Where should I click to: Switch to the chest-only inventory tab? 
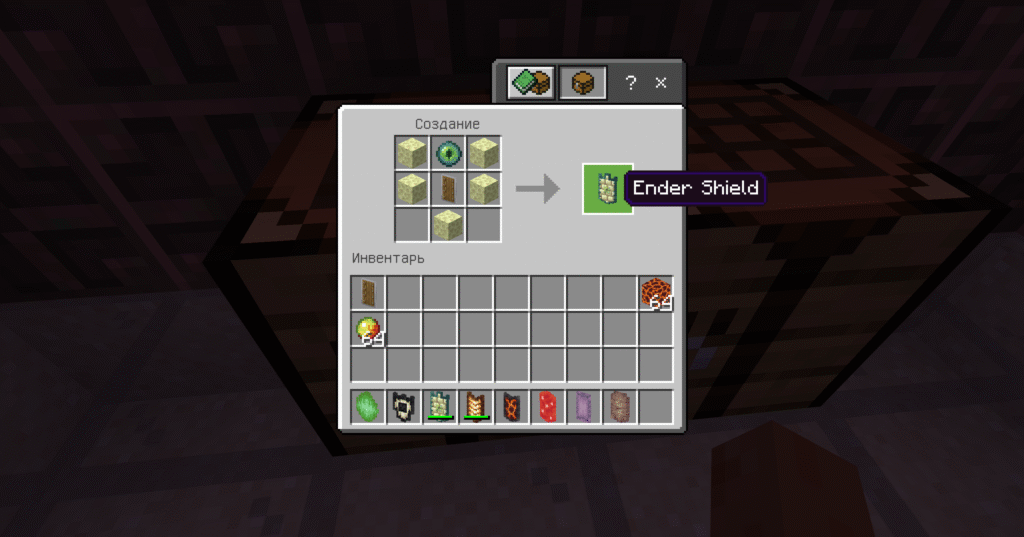click(x=582, y=83)
